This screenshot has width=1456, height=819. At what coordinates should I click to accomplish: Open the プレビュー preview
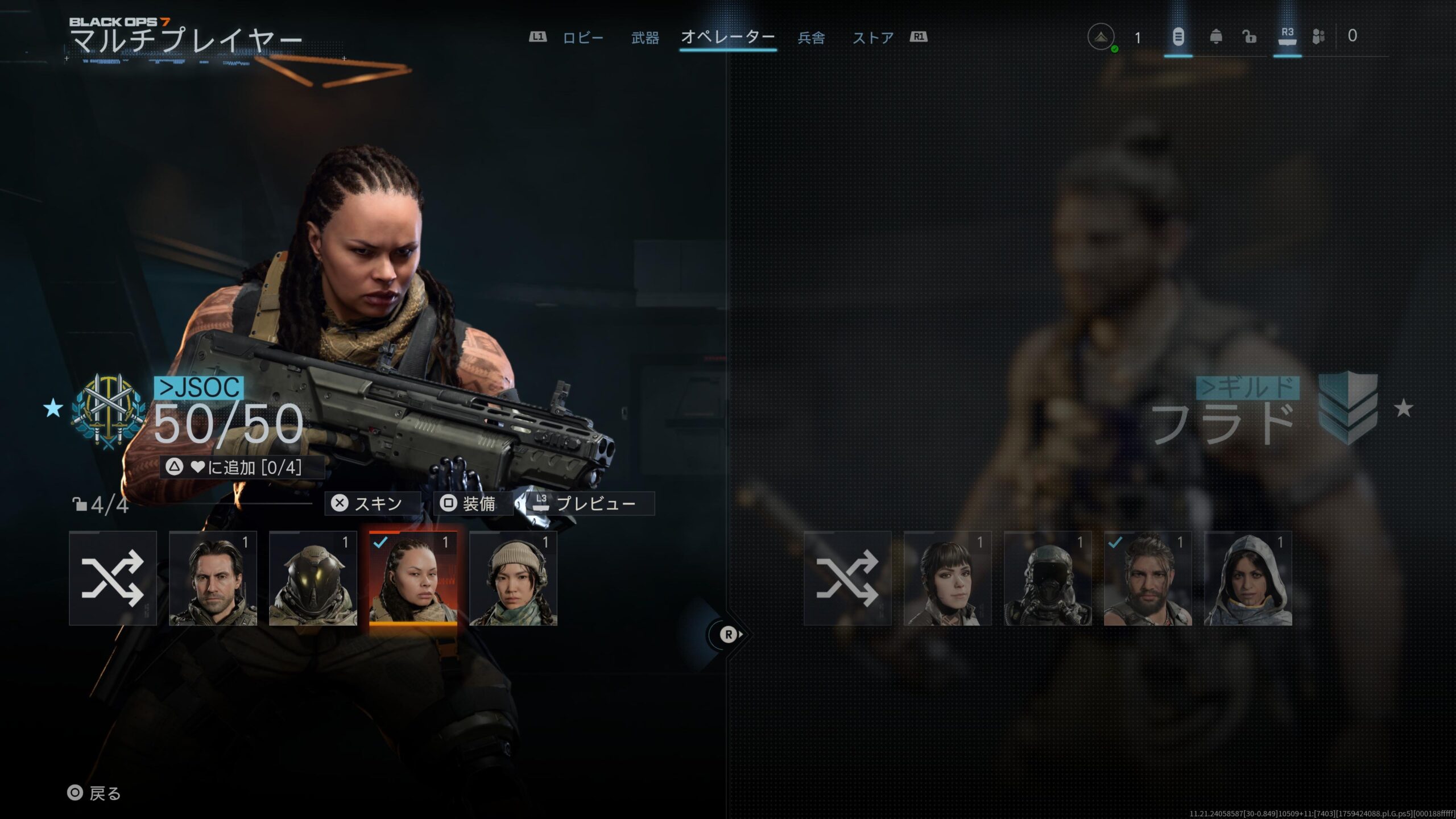589,503
